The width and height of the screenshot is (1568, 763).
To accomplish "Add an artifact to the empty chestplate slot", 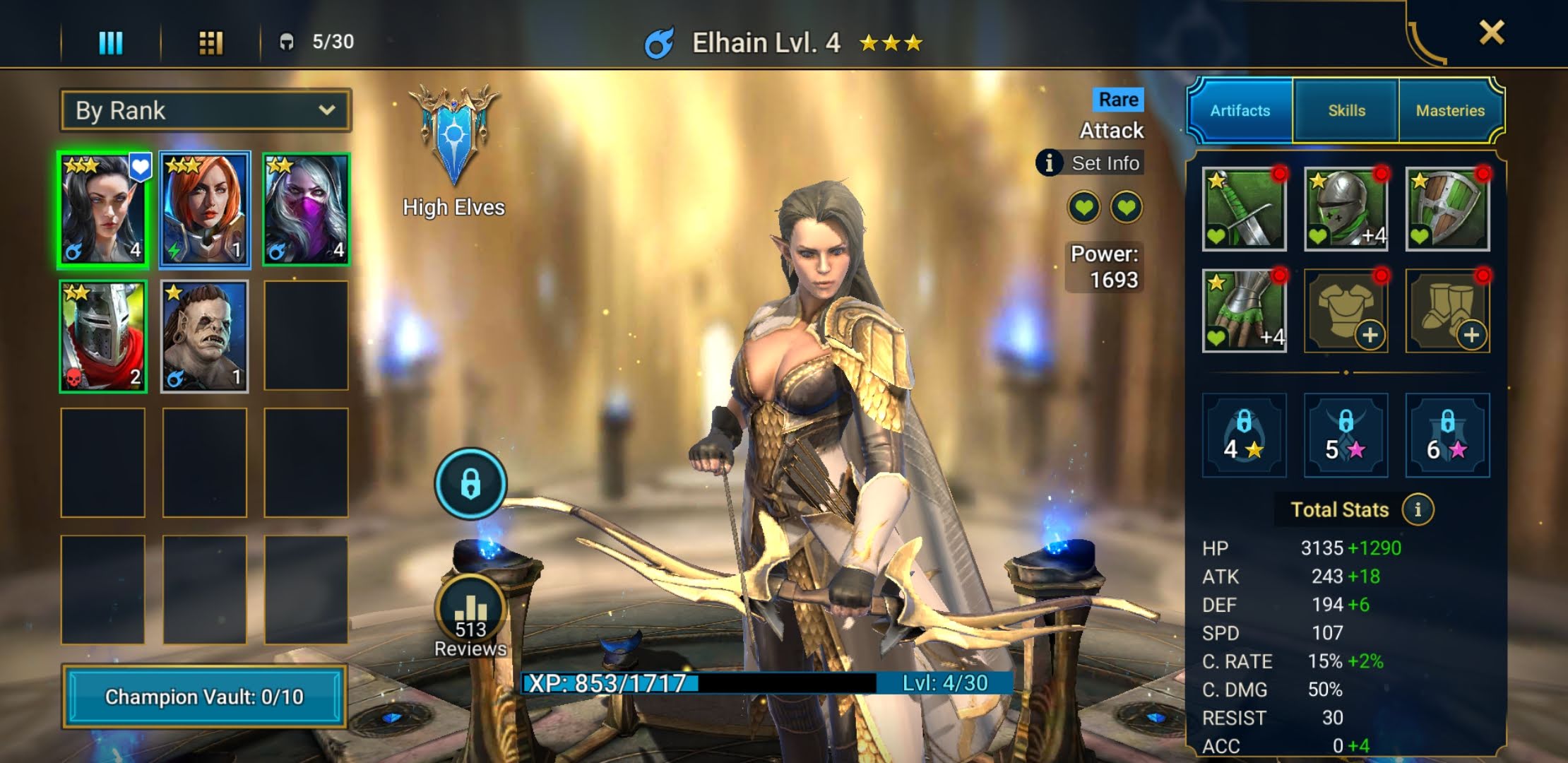I will (x=1346, y=311).
